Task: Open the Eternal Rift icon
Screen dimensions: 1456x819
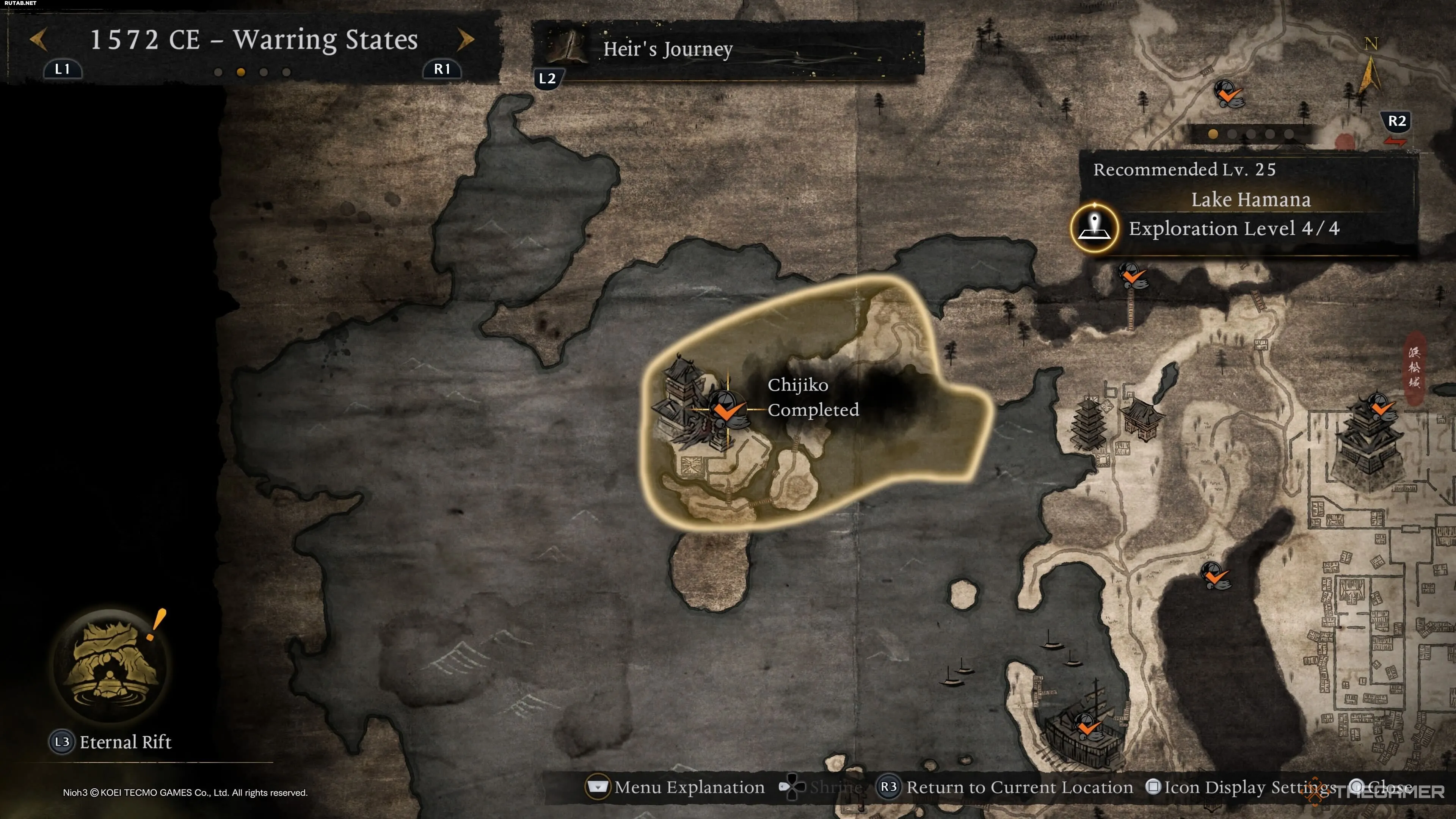Action: tap(110, 665)
